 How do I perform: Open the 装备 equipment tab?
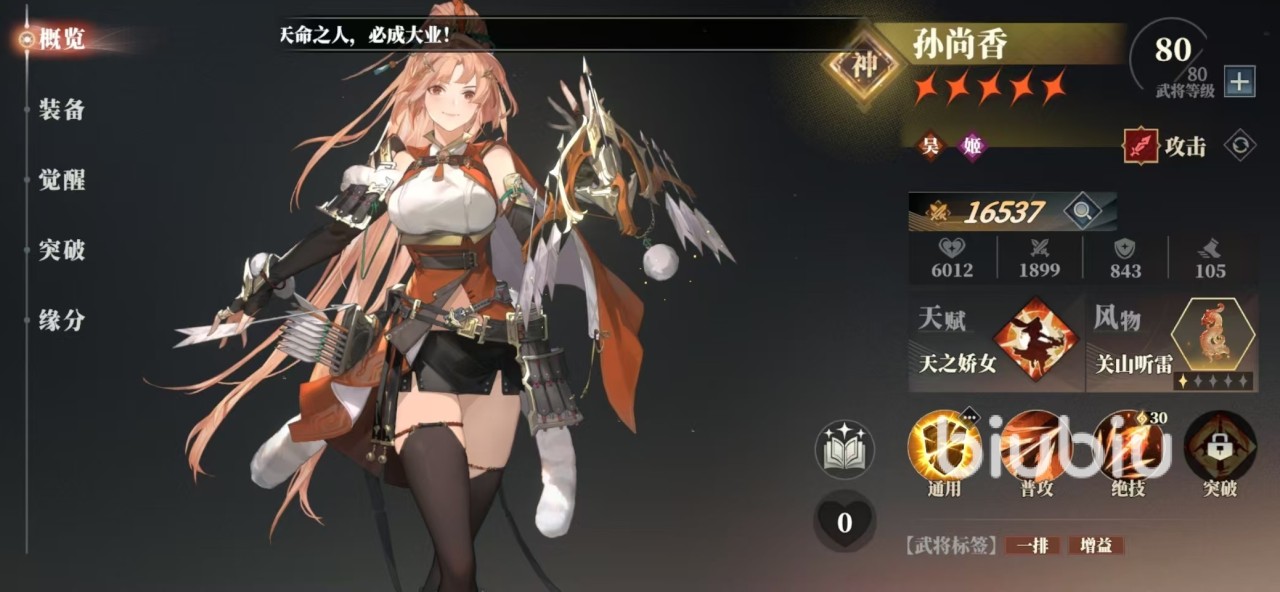point(61,110)
